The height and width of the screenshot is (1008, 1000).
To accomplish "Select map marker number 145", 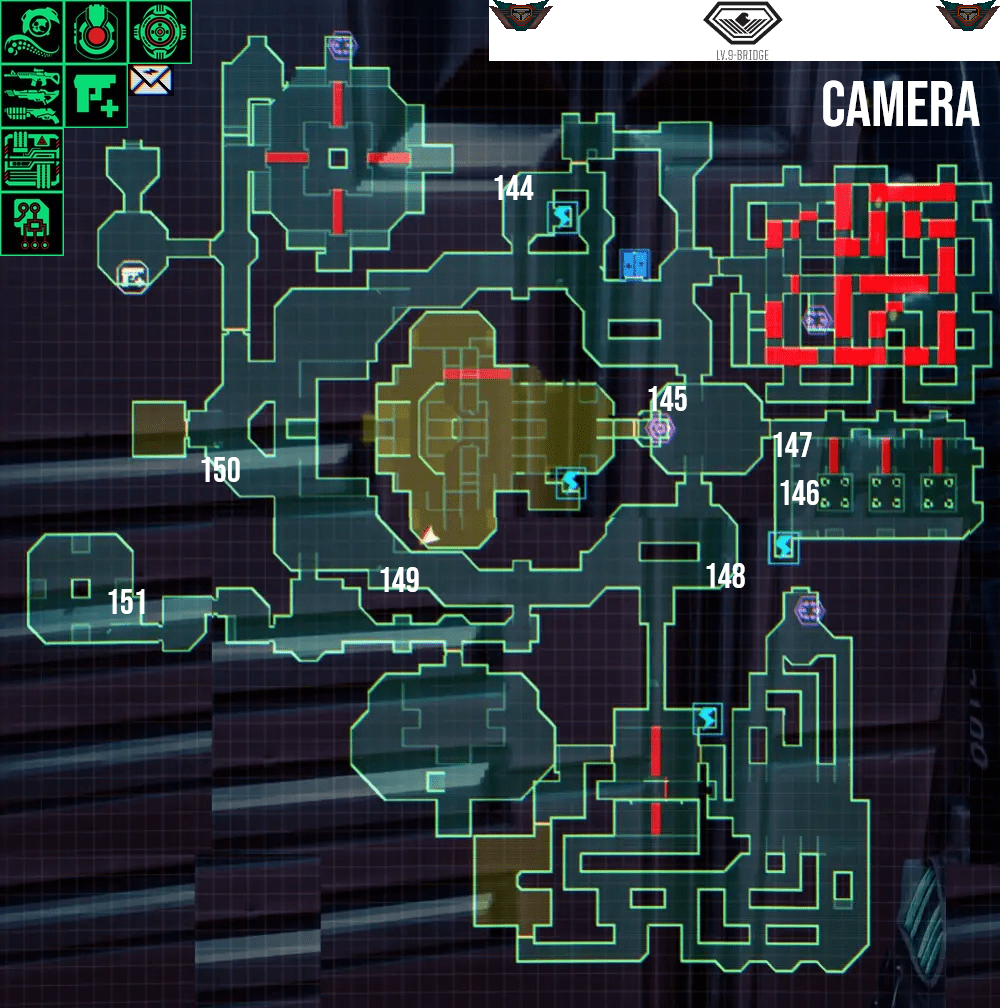I will pyautogui.click(x=667, y=400).
